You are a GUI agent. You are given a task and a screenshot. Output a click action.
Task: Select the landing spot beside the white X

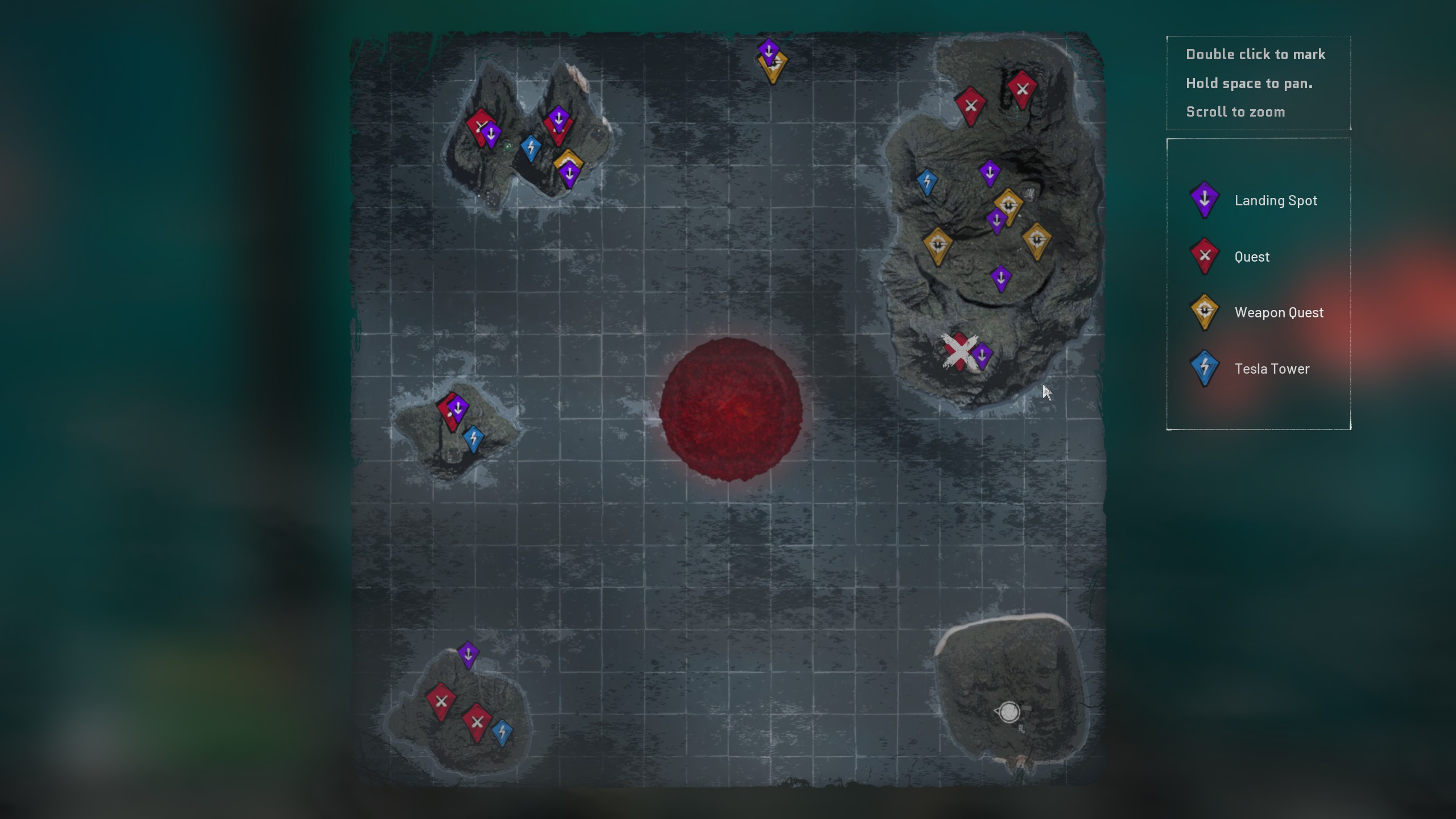coord(982,357)
